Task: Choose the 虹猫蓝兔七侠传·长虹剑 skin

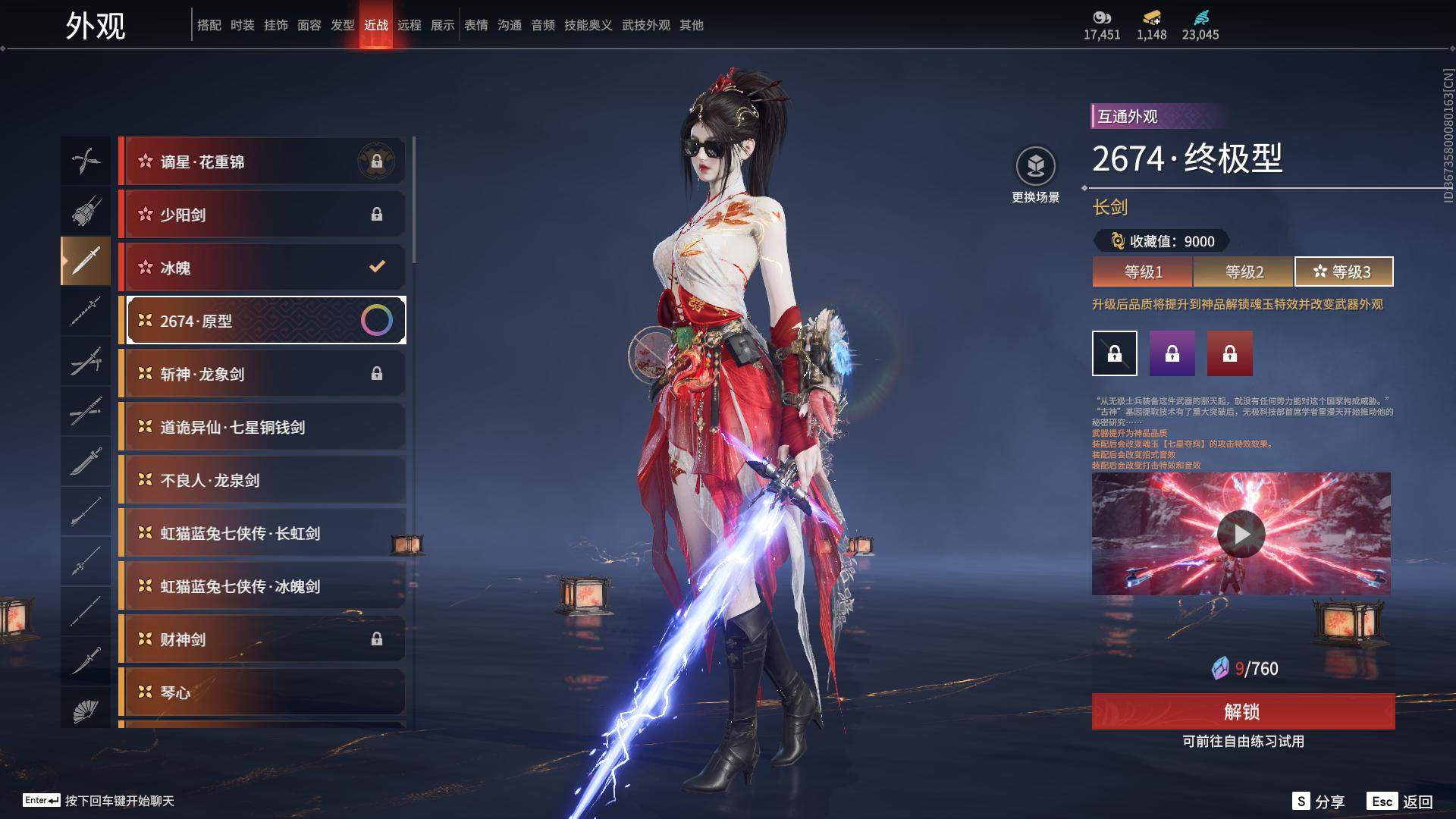Action: 262,533
